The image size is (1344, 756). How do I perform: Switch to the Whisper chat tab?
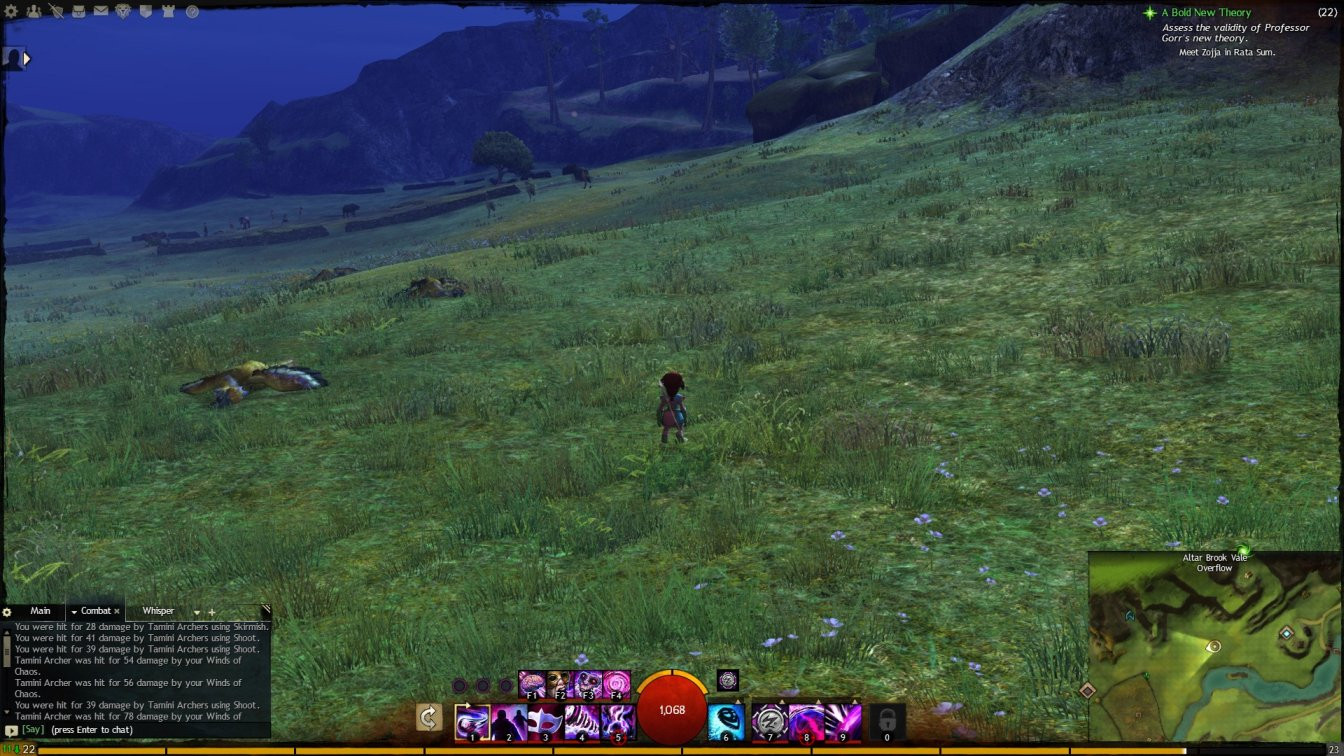coord(158,611)
